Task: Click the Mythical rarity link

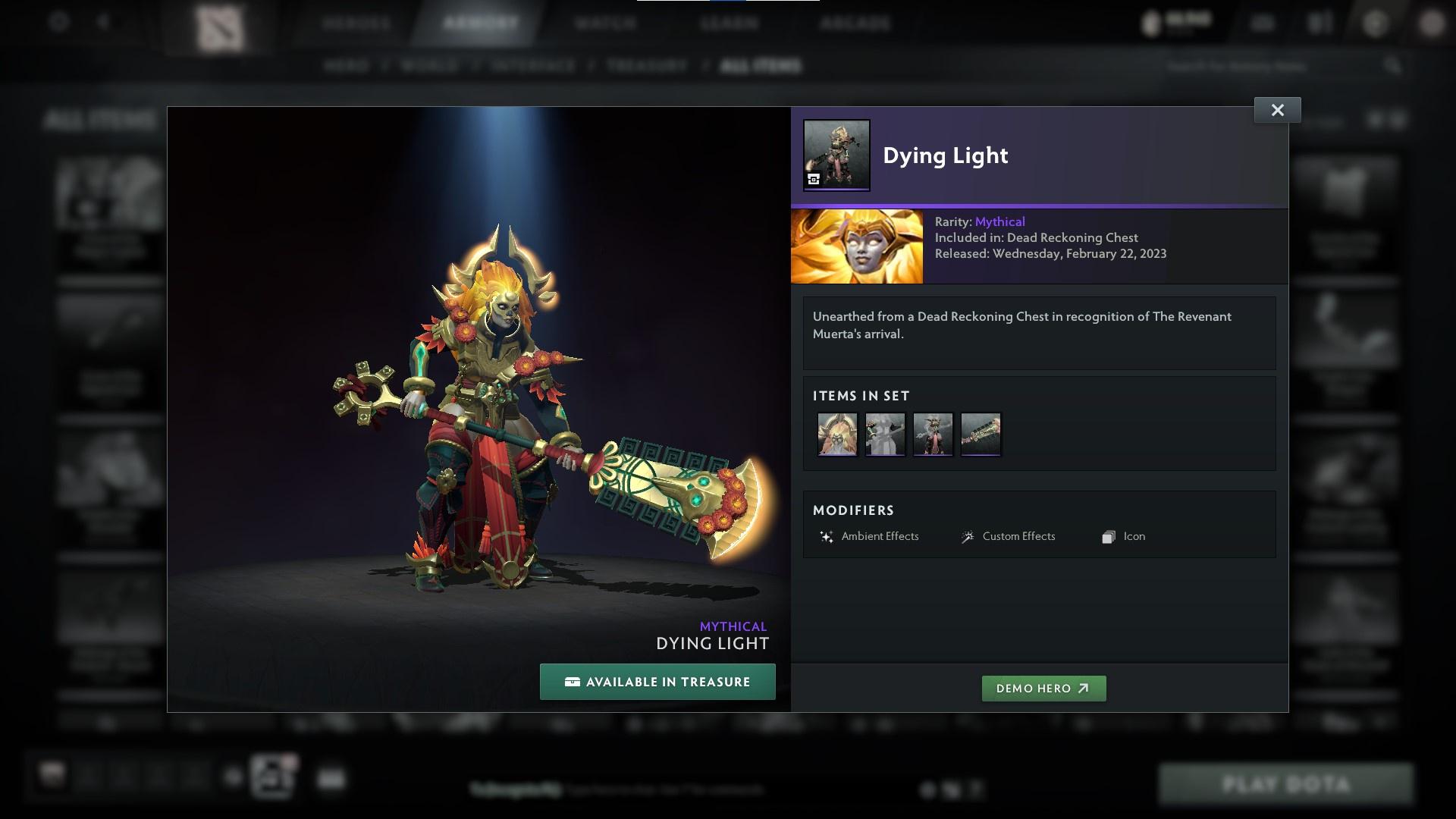Action: coord(1000,221)
